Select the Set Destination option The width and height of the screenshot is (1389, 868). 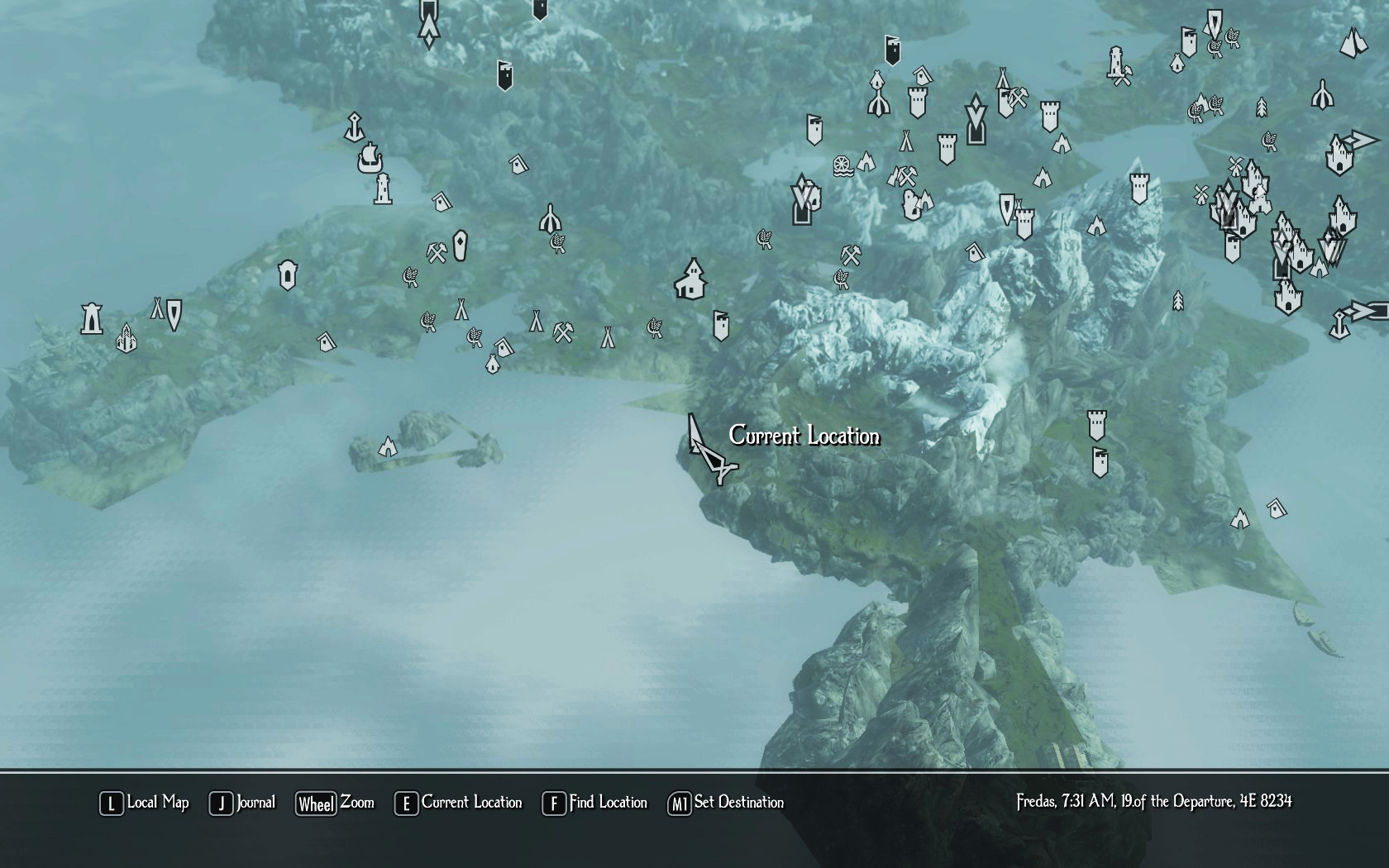(725, 803)
